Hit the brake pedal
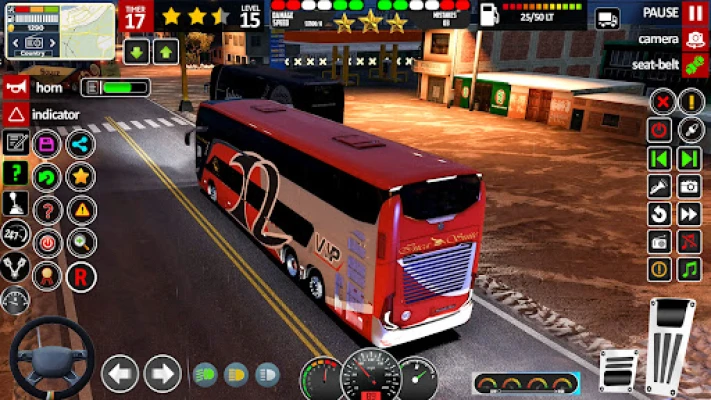This screenshot has height=400, width=711. point(617,370)
